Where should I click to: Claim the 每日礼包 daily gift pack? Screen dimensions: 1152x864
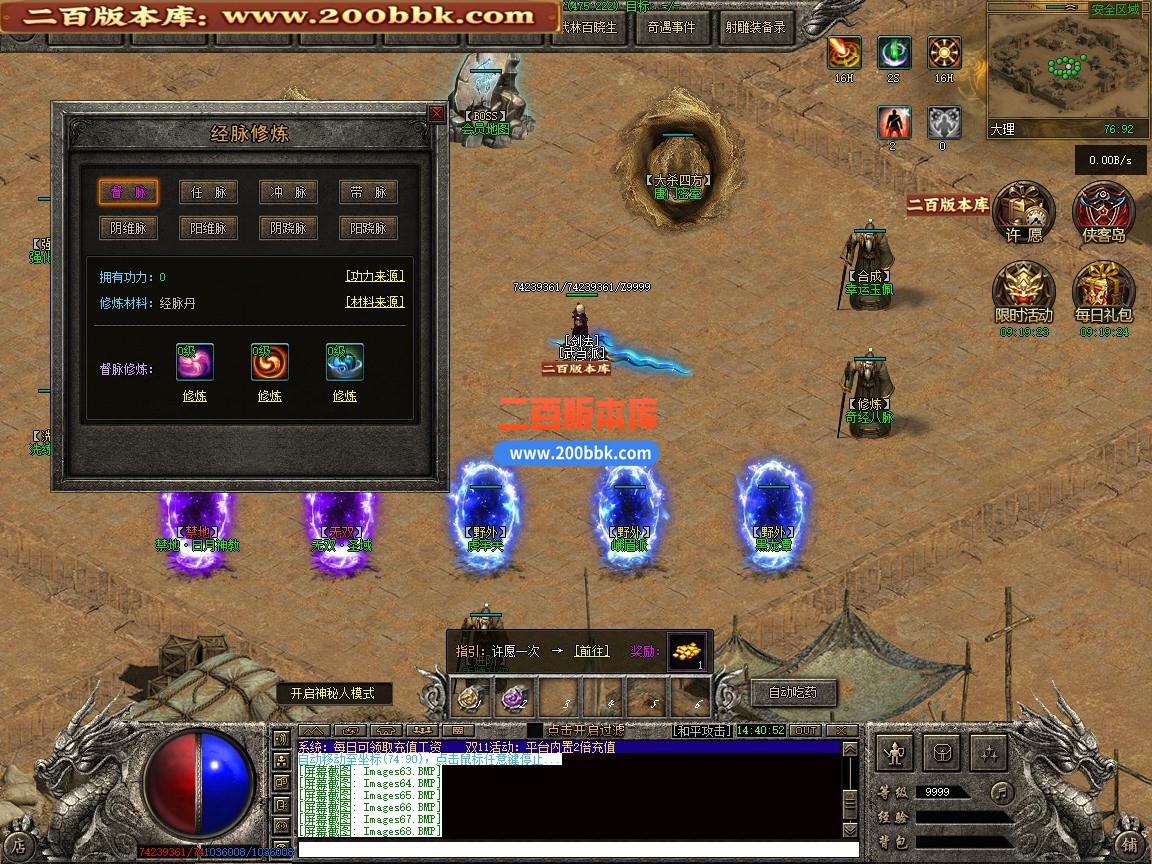pyautogui.click(x=1102, y=292)
